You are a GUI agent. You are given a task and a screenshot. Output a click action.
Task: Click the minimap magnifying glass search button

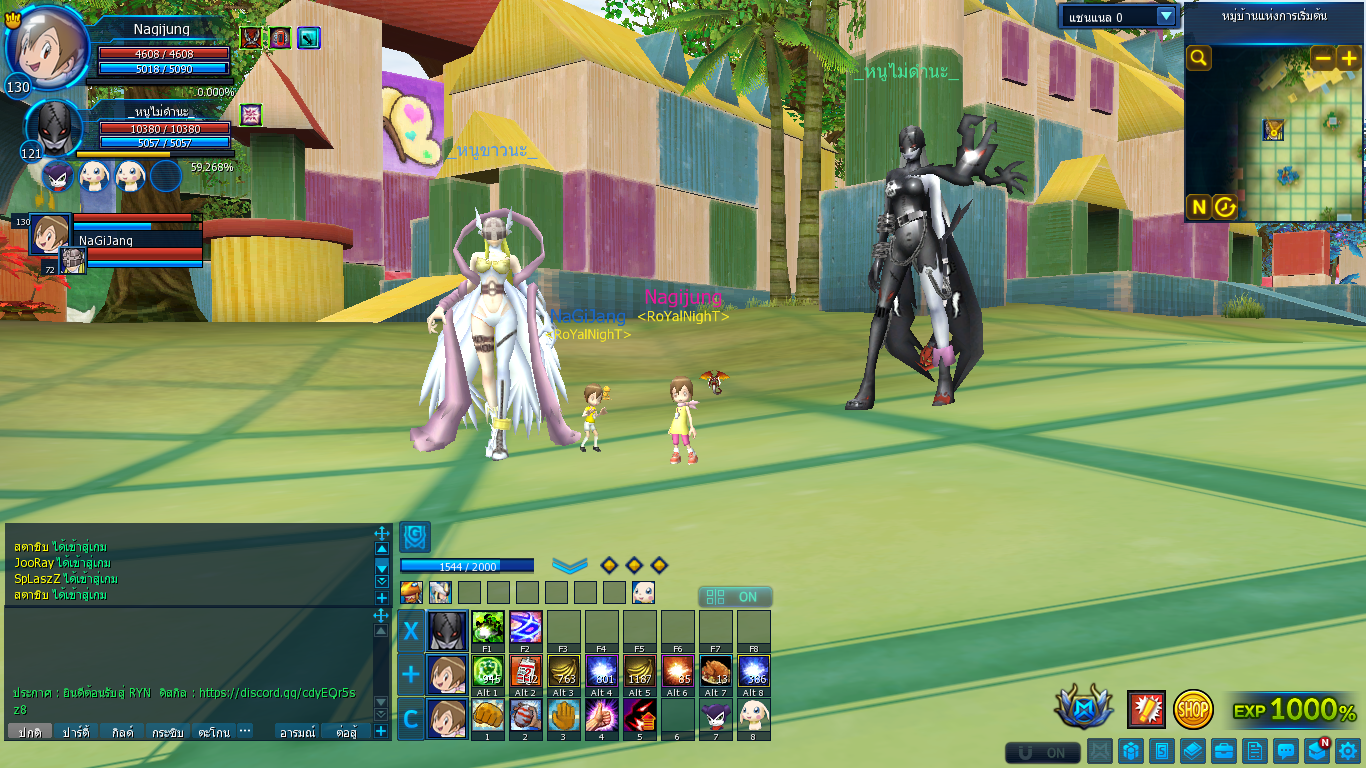pos(1198,58)
